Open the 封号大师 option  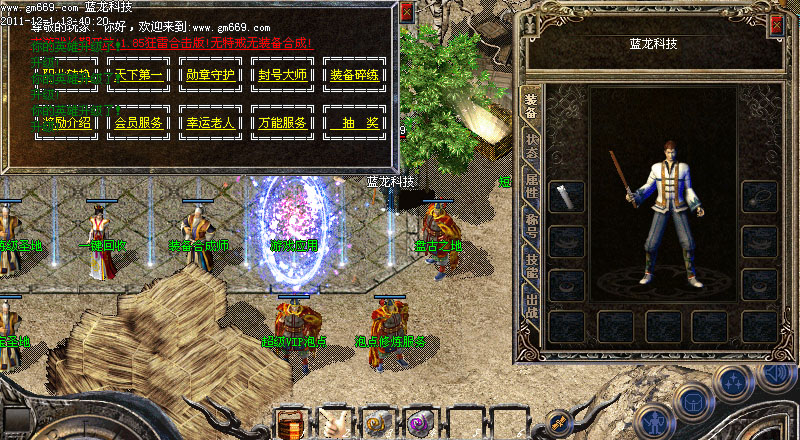coord(282,75)
